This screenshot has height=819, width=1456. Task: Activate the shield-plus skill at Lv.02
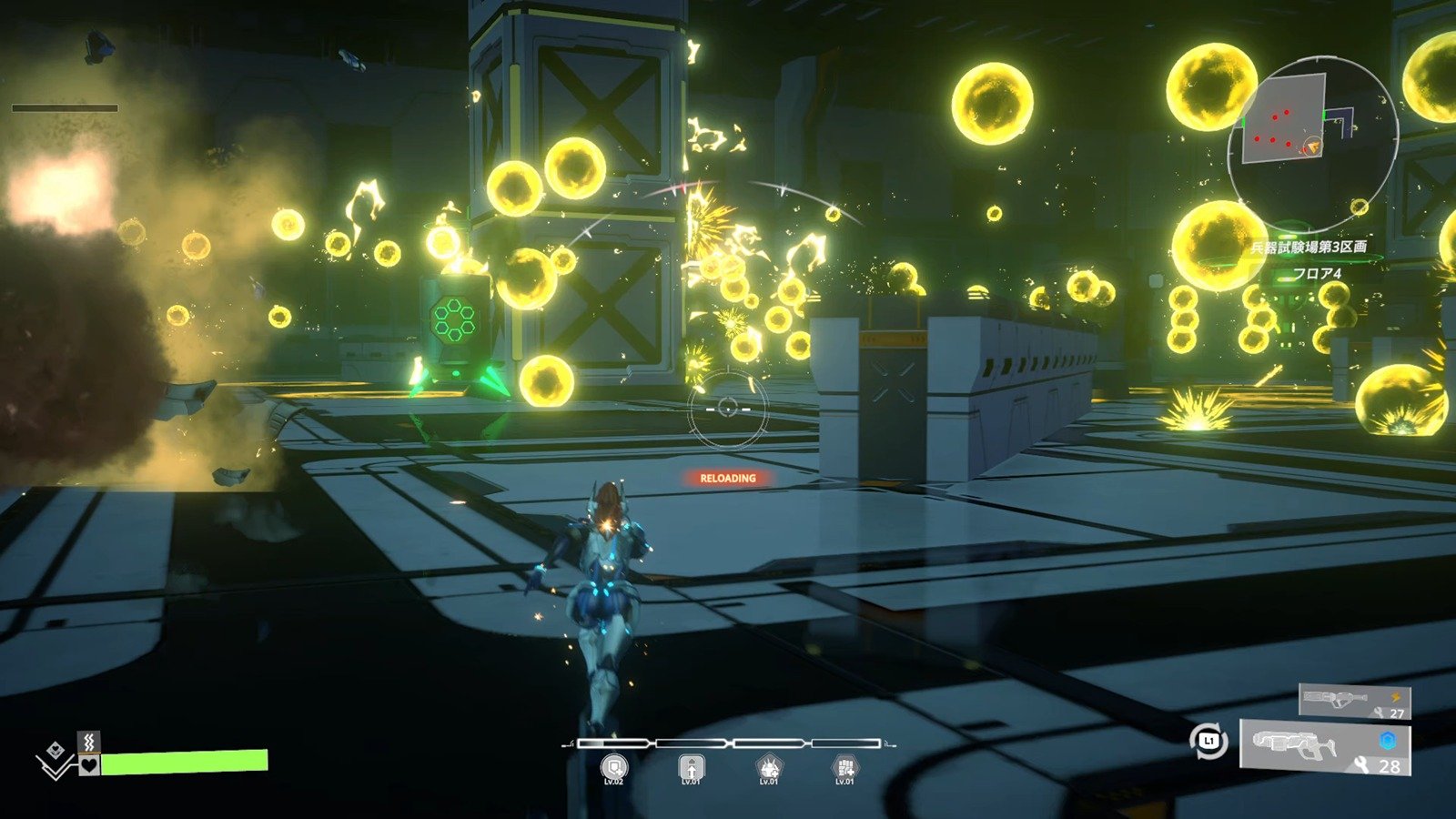coord(614,768)
